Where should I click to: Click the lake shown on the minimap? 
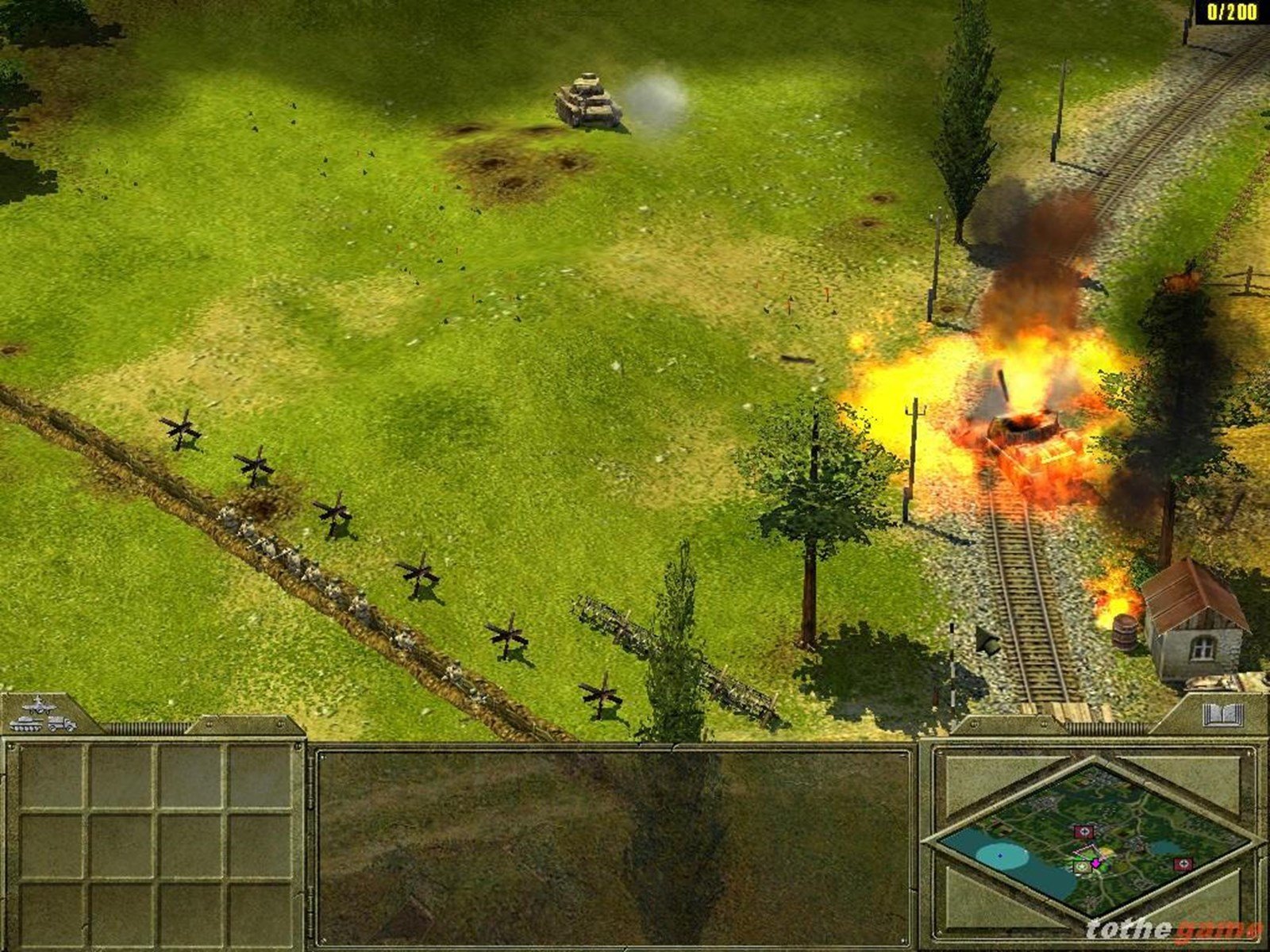coord(1000,855)
